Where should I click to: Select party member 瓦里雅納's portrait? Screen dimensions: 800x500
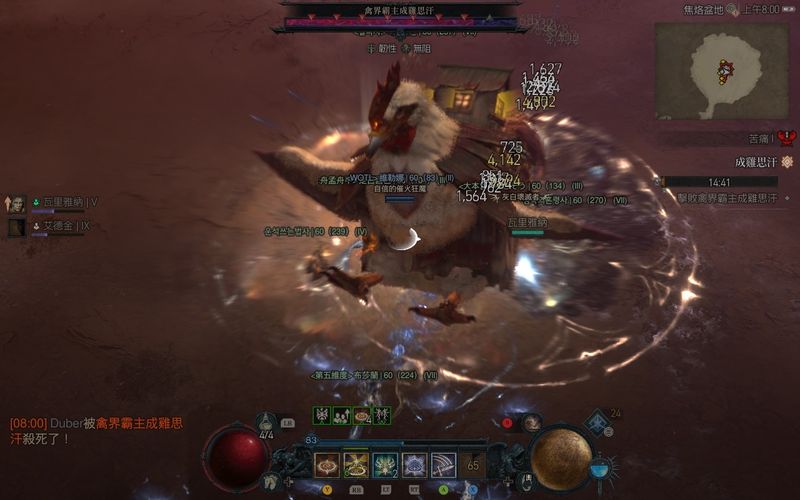click(17, 204)
